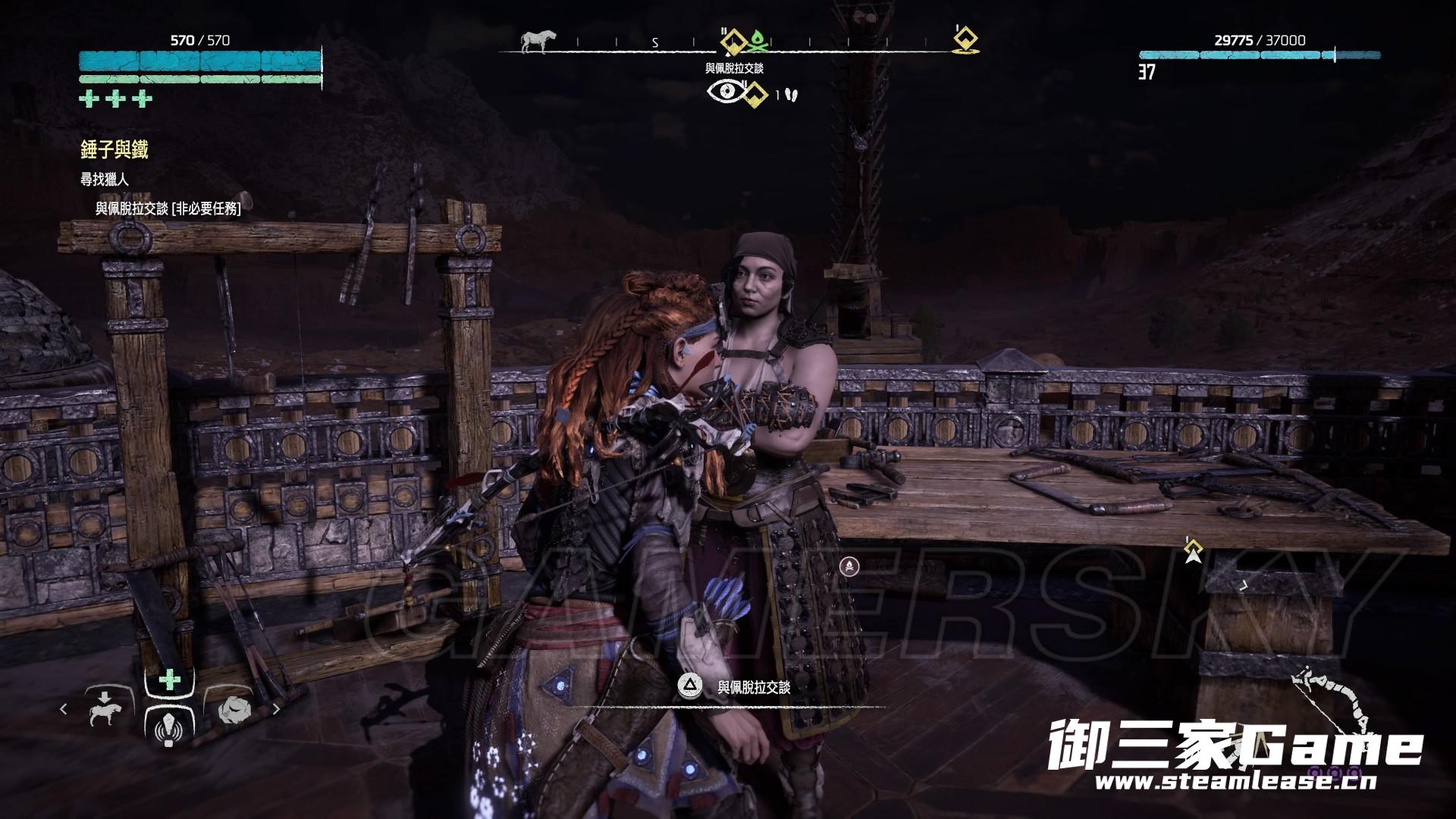Click the mount icon on the compass
The width and height of the screenshot is (1456, 819).
tap(538, 41)
